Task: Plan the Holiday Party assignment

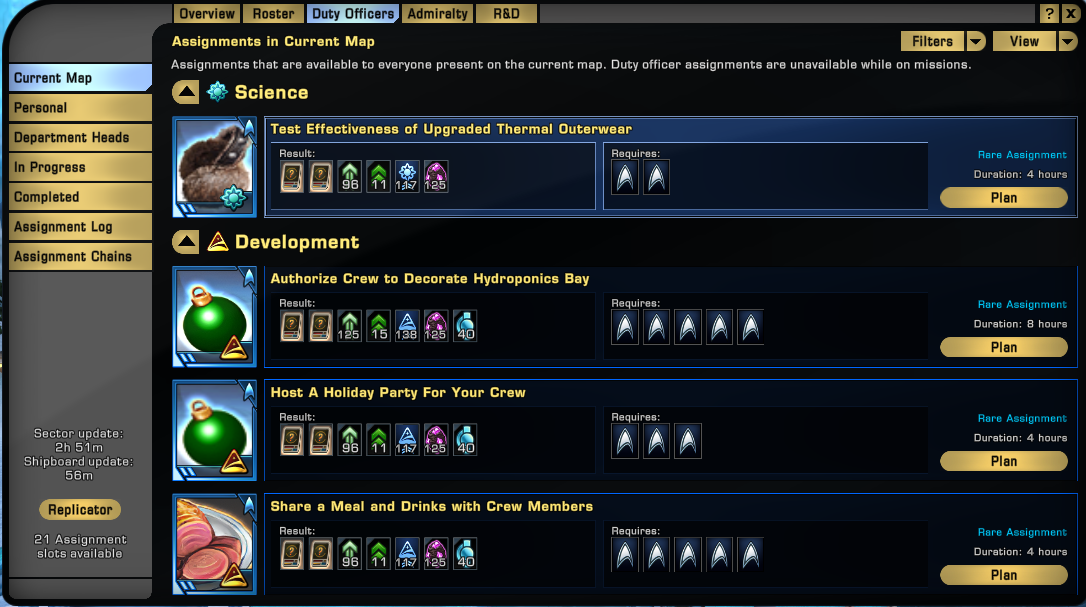Action: [1003, 461]
